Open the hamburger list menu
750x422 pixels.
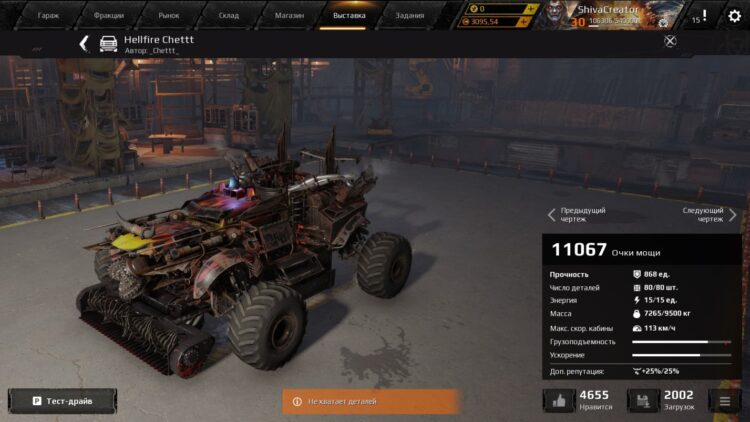click(724, 401)
